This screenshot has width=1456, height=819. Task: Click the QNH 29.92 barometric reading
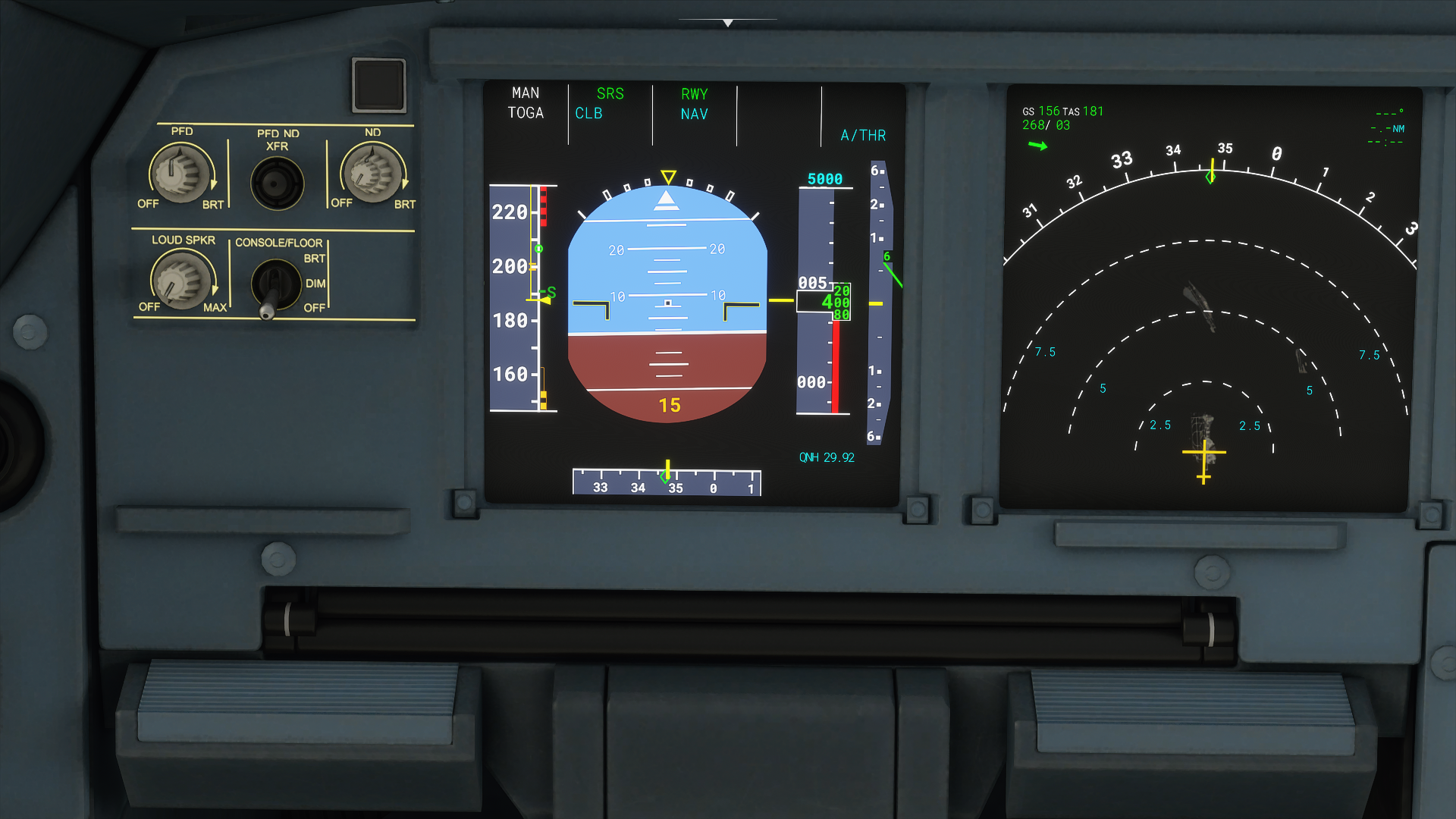pos(827,457)
